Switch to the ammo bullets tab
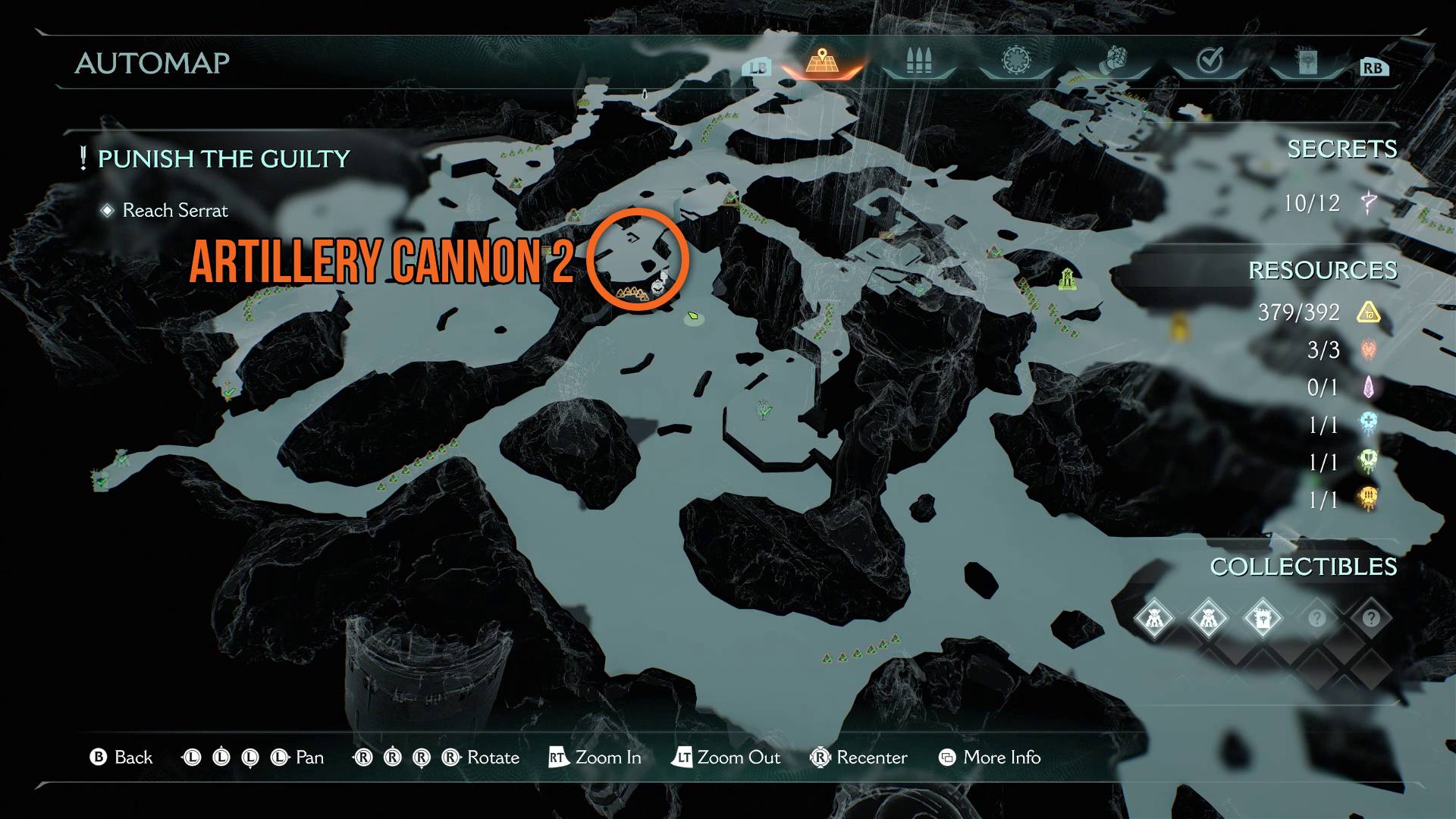Image resolution: width=1456 pixels, height=819 pixels. click(x=918, y=61)
